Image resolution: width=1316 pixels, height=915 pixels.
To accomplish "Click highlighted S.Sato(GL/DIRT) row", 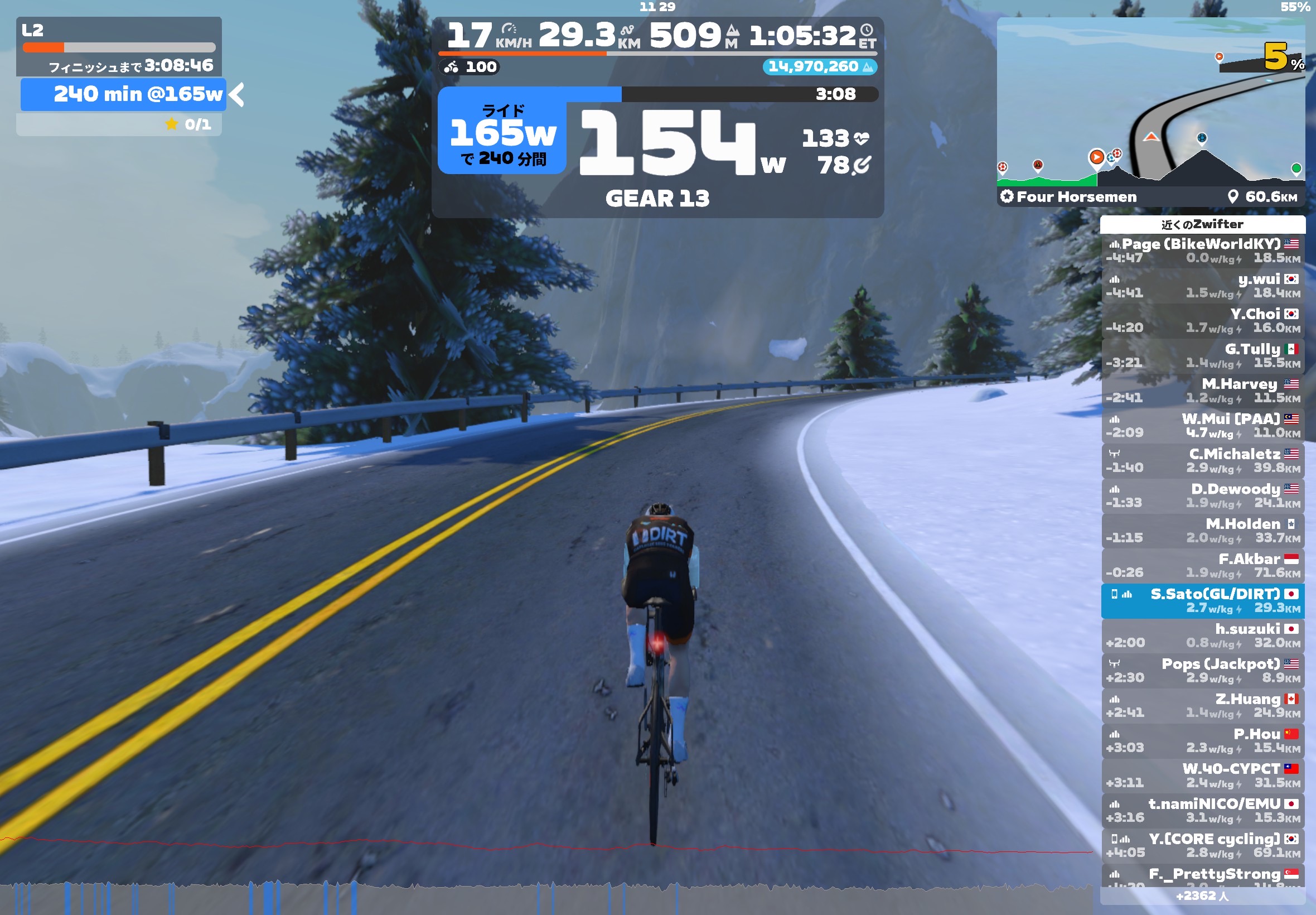I will 1202,600.
